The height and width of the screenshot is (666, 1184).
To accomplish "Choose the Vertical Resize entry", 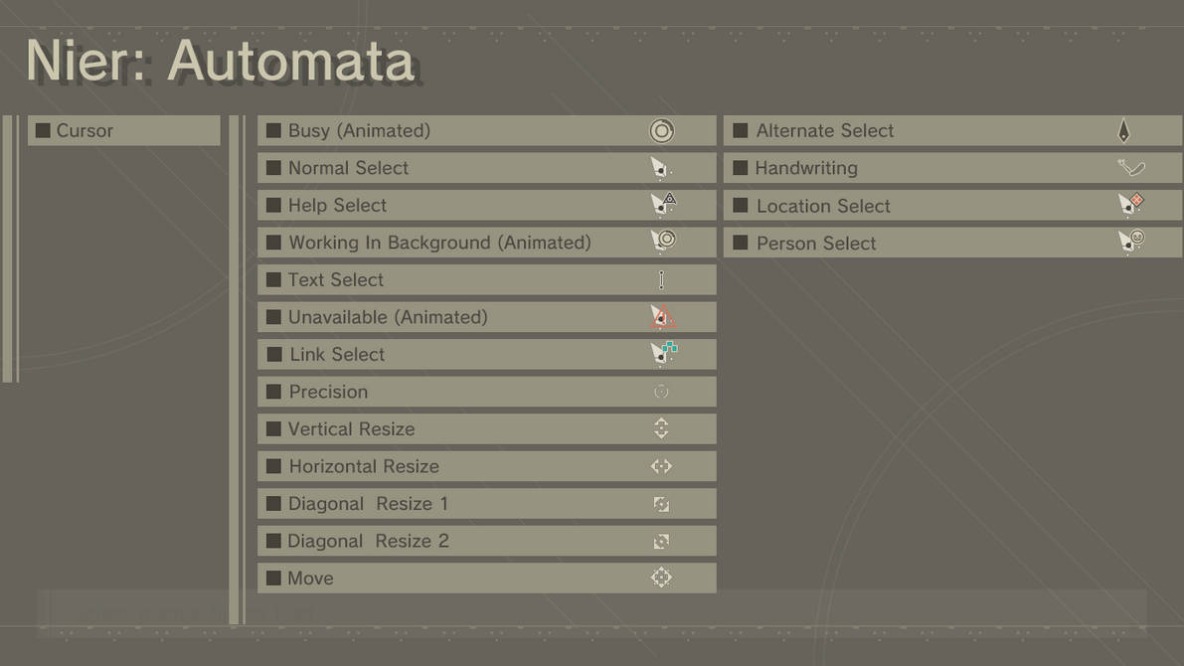I will pos(486,429).
